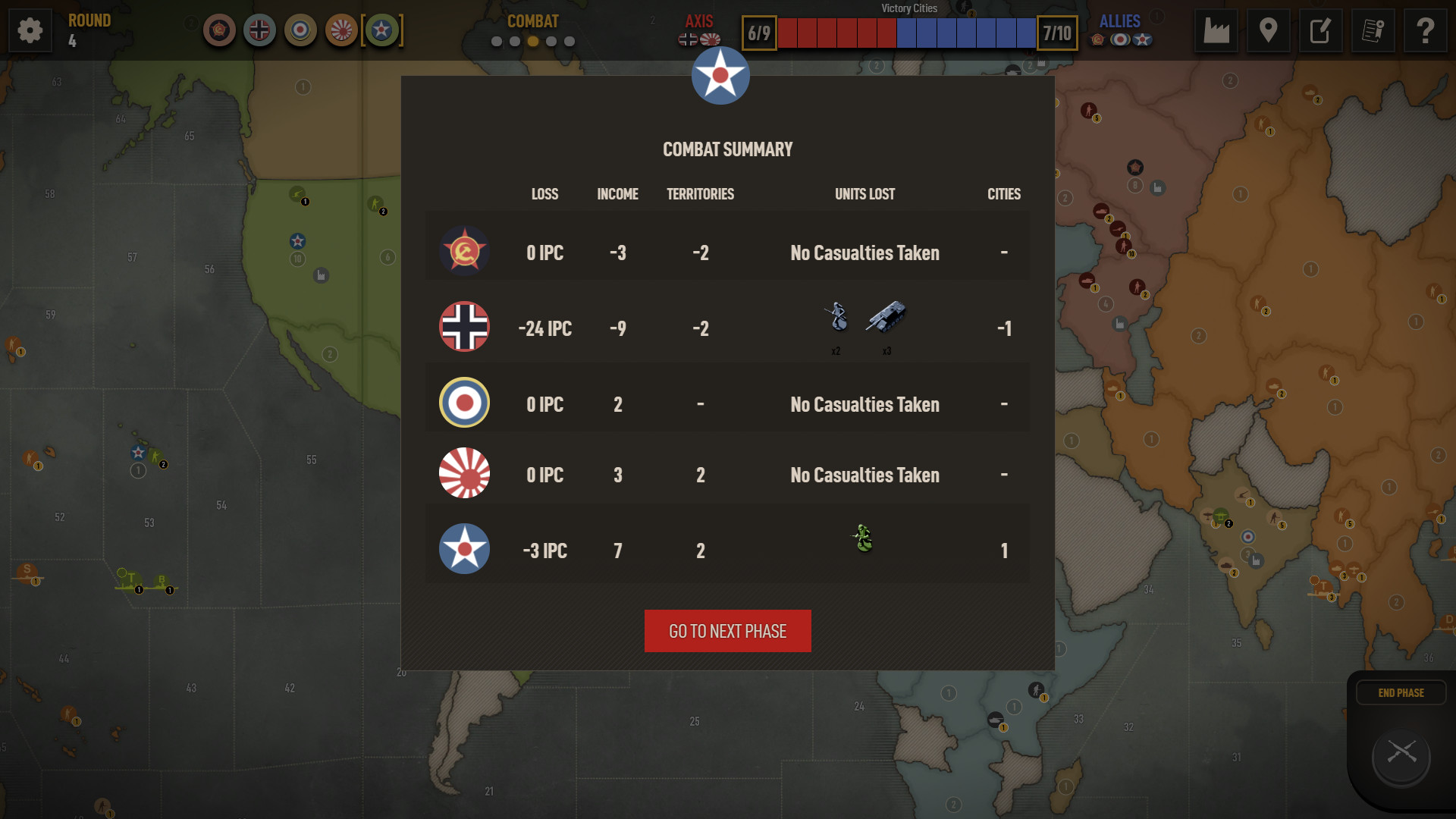
Task: Open the objectives log icon
Action: 1373,30
